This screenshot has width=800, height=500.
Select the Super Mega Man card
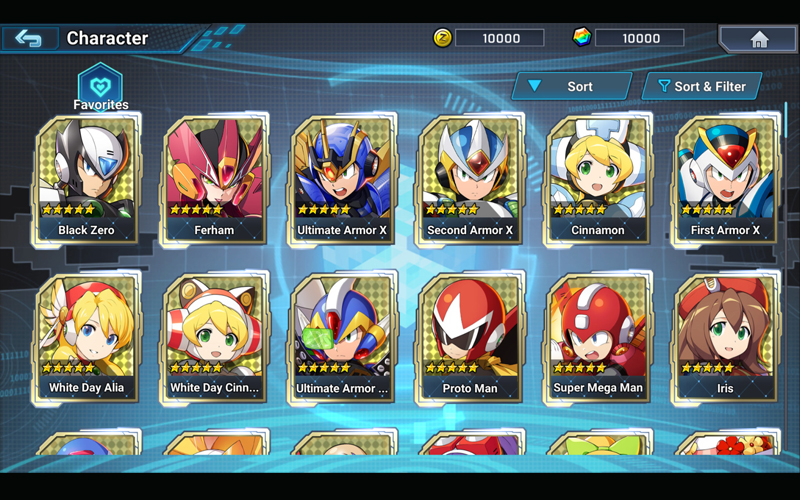(x=598, y=338)
